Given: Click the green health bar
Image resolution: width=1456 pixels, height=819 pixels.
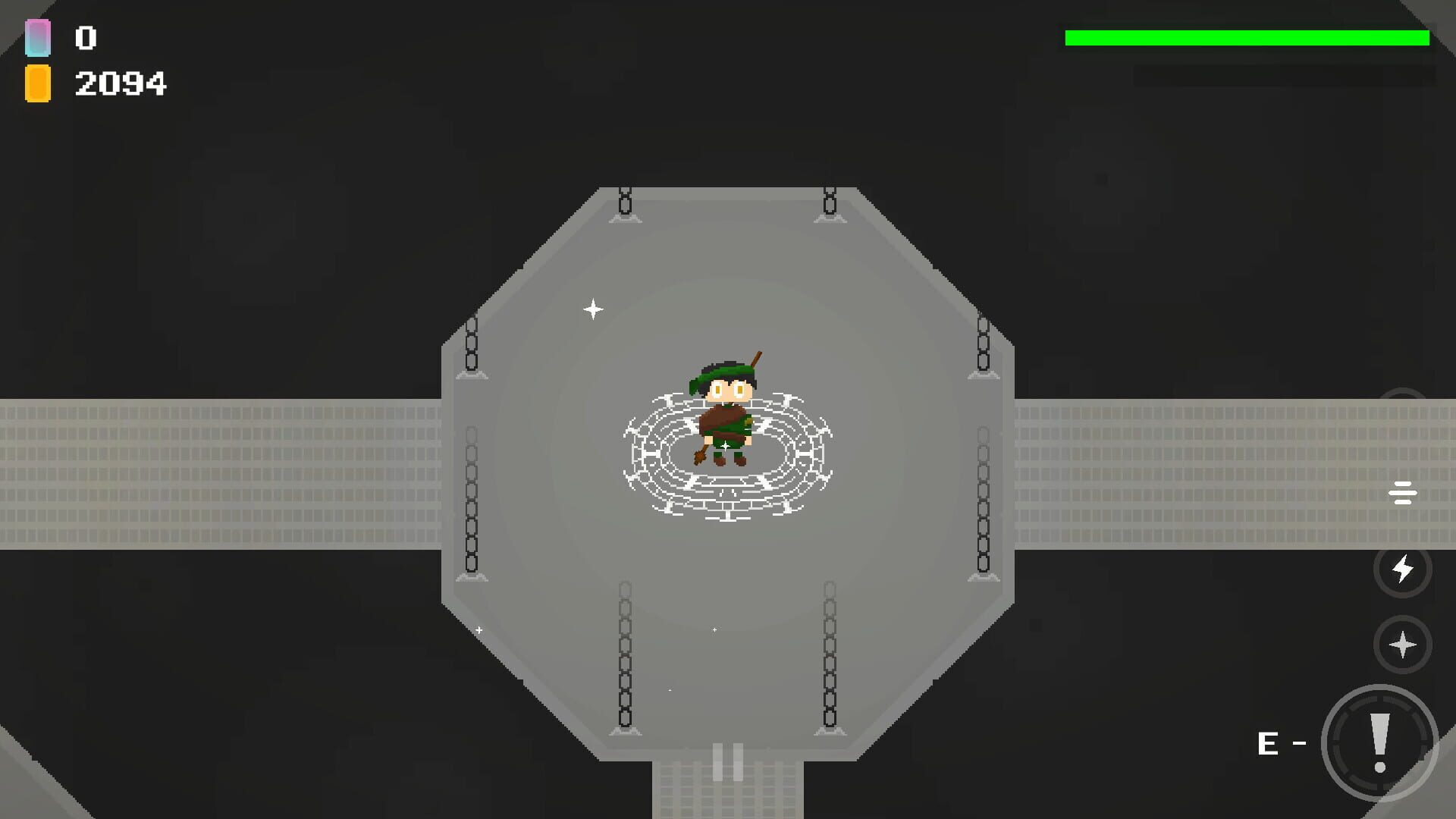Looking at the screenshot, I should [1246, 36].
